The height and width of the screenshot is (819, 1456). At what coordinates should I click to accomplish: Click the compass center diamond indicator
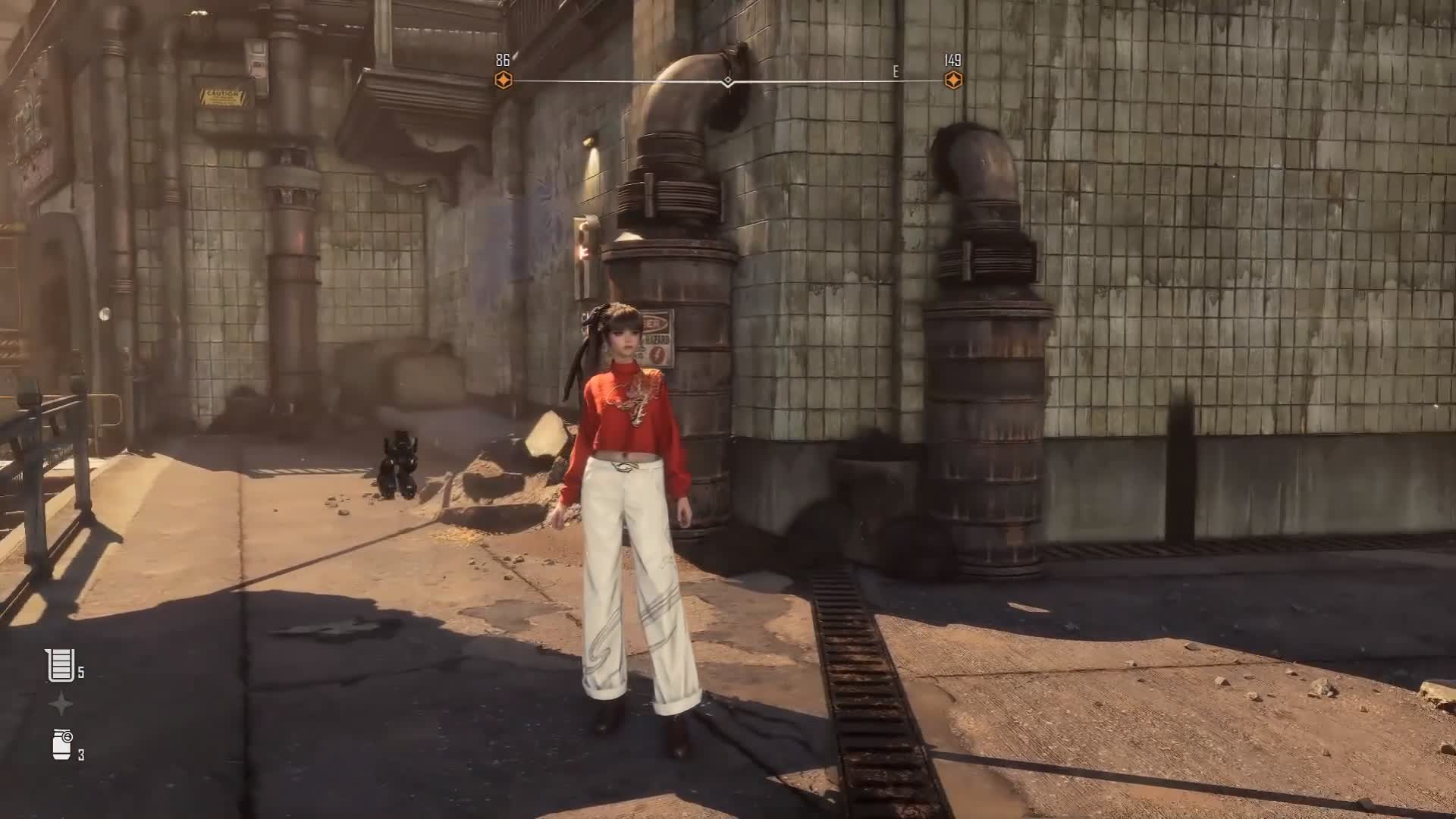pos(728,80)
